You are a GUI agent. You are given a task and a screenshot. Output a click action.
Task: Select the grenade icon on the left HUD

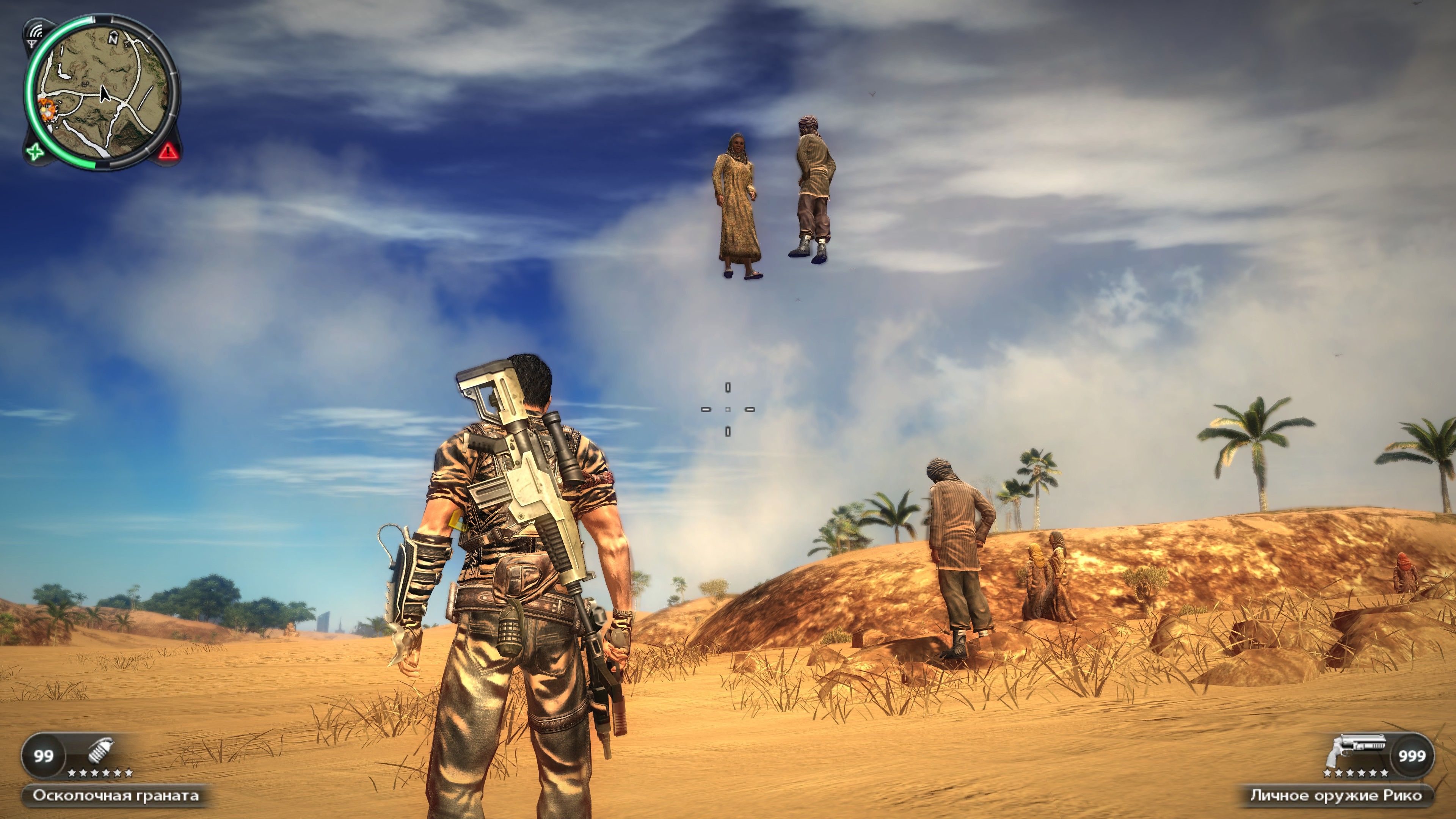100,751
